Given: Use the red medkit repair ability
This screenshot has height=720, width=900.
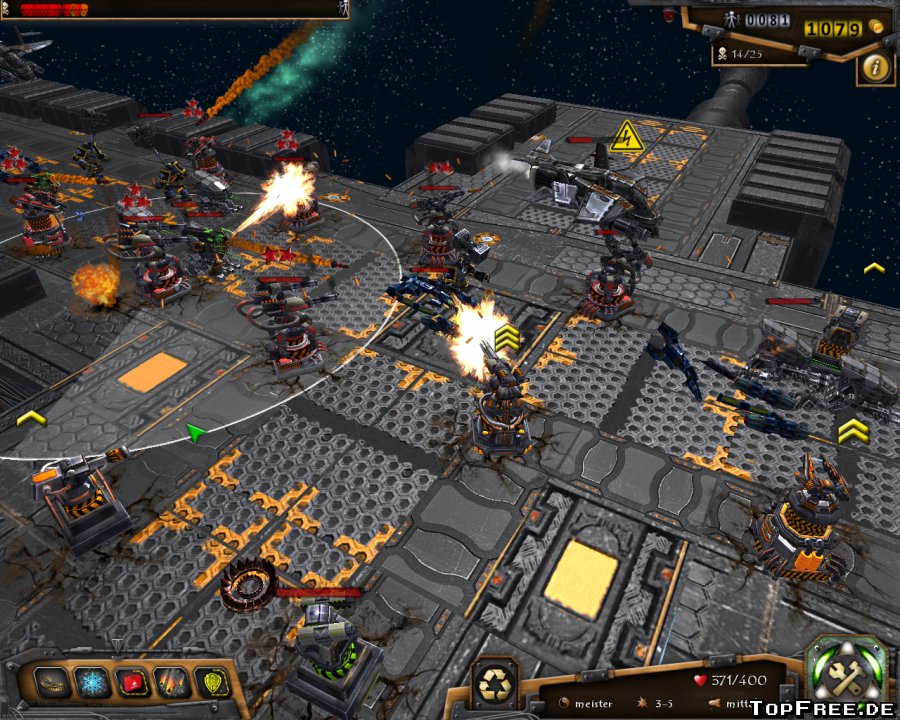Looking at the screenshot, I should (132, 683).
